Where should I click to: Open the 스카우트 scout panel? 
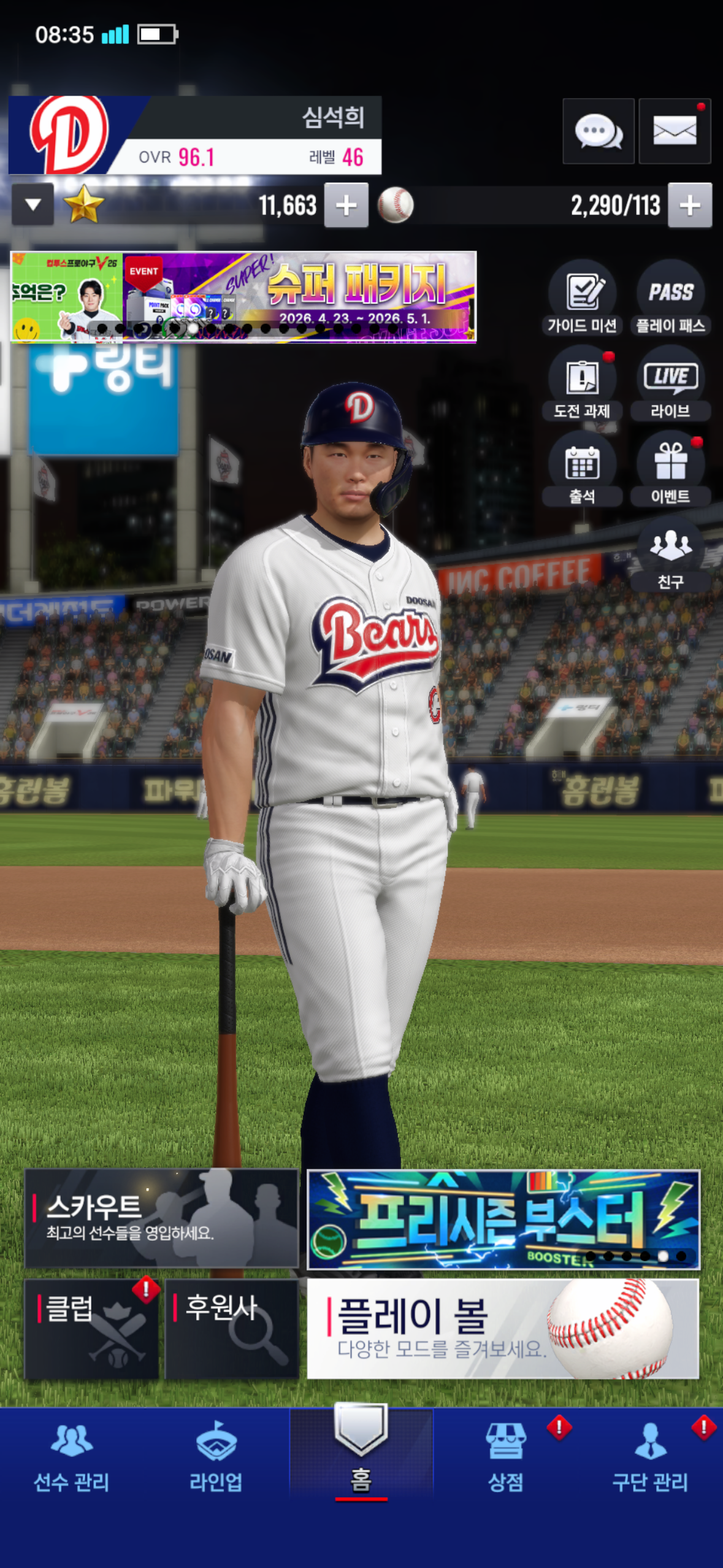coord(161,1218)
